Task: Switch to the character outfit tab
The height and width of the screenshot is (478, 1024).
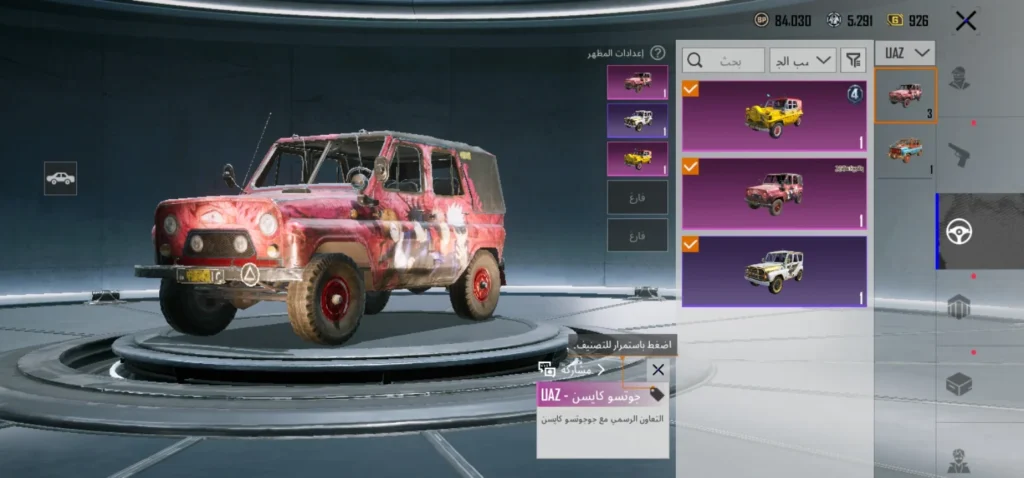Action: (959, 78)
